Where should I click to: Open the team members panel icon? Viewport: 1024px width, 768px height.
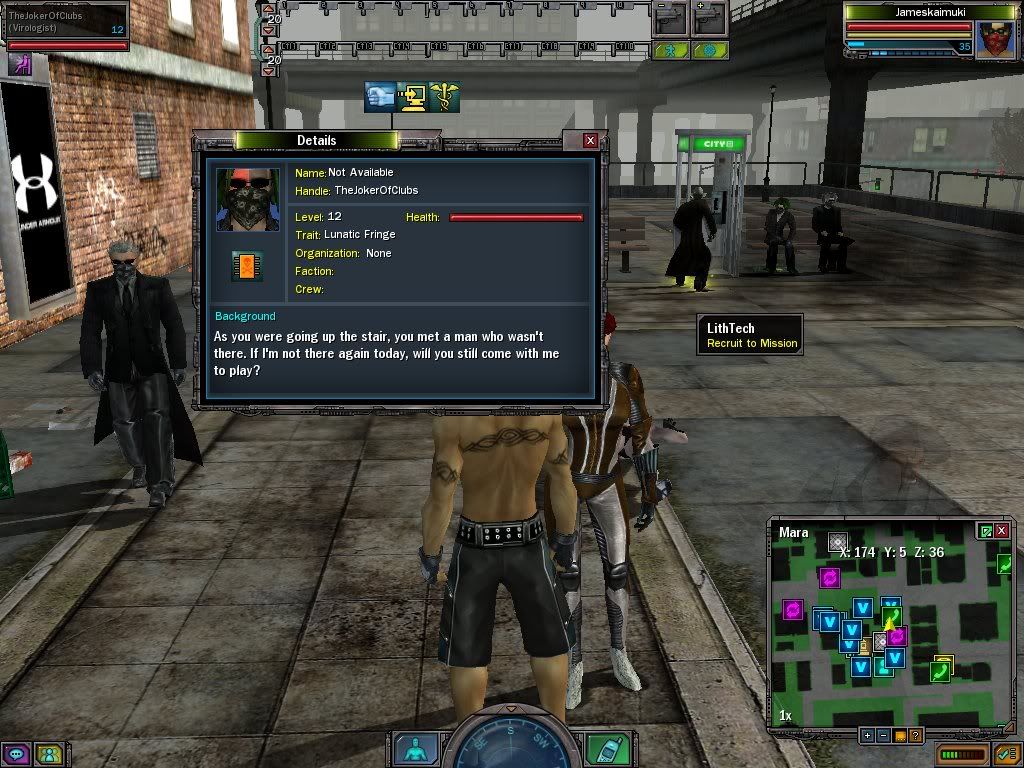[x=49, y=754]
